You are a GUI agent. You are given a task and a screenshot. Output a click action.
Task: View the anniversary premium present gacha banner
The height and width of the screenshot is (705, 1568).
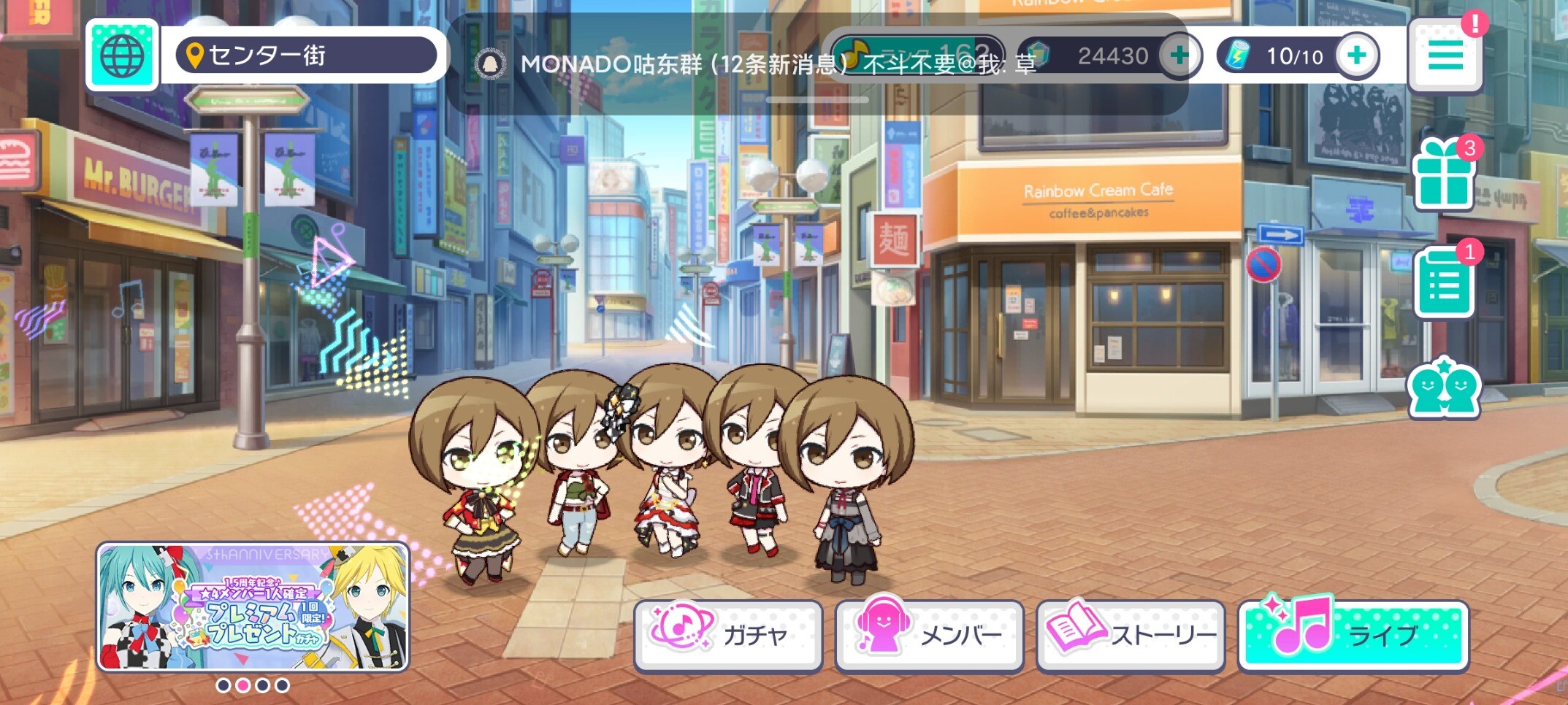tap(253, 607)
